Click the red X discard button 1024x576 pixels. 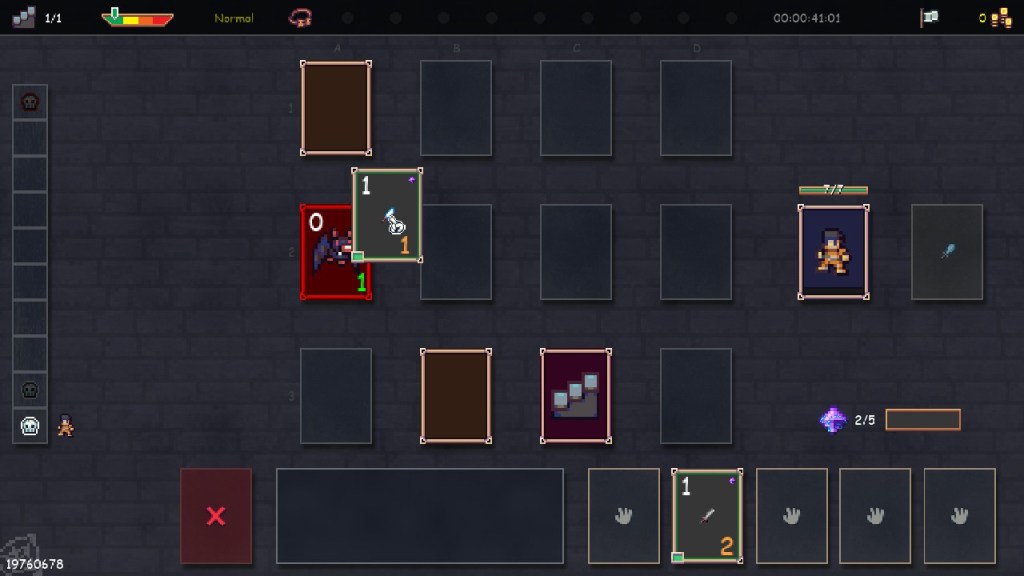pos(215,516)
